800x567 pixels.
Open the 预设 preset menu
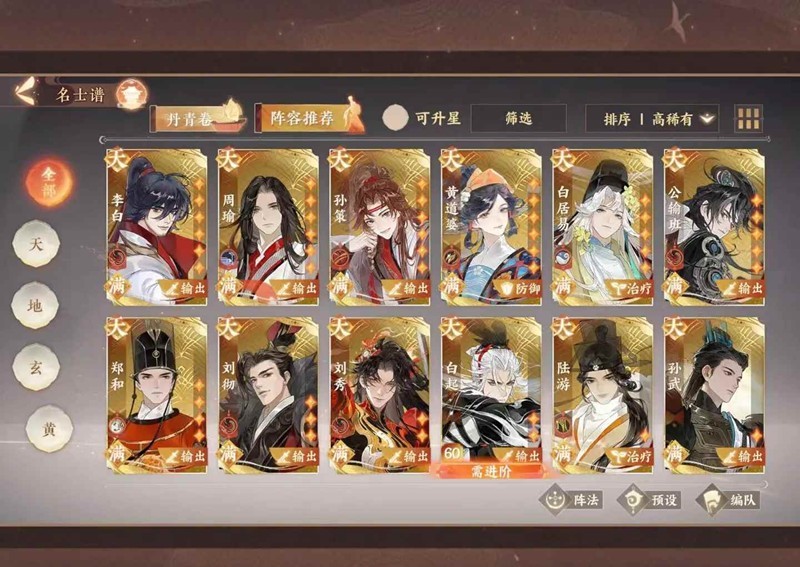pos(650,498)
